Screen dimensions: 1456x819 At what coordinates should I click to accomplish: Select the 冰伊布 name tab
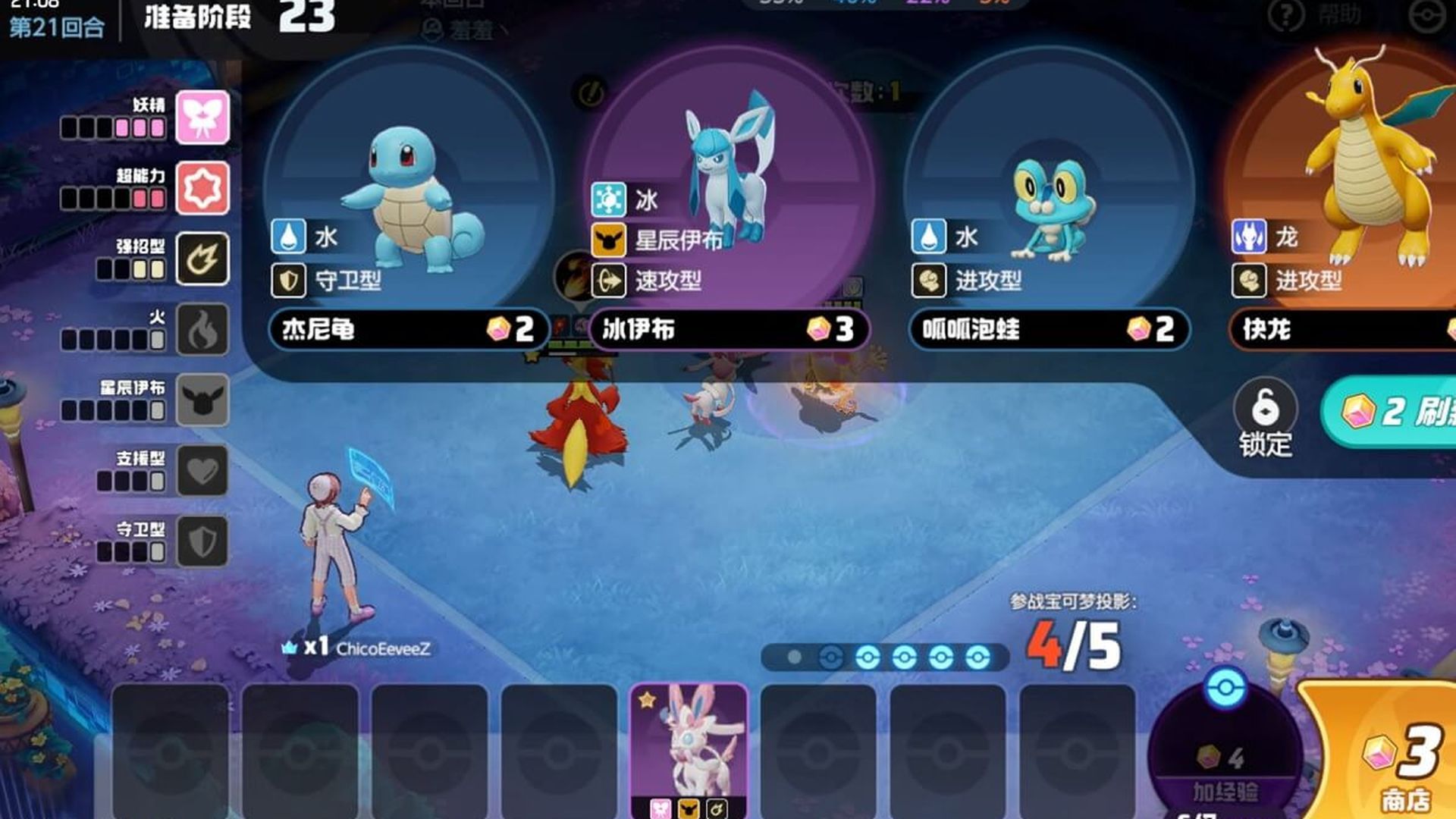(x=728, y=329)
